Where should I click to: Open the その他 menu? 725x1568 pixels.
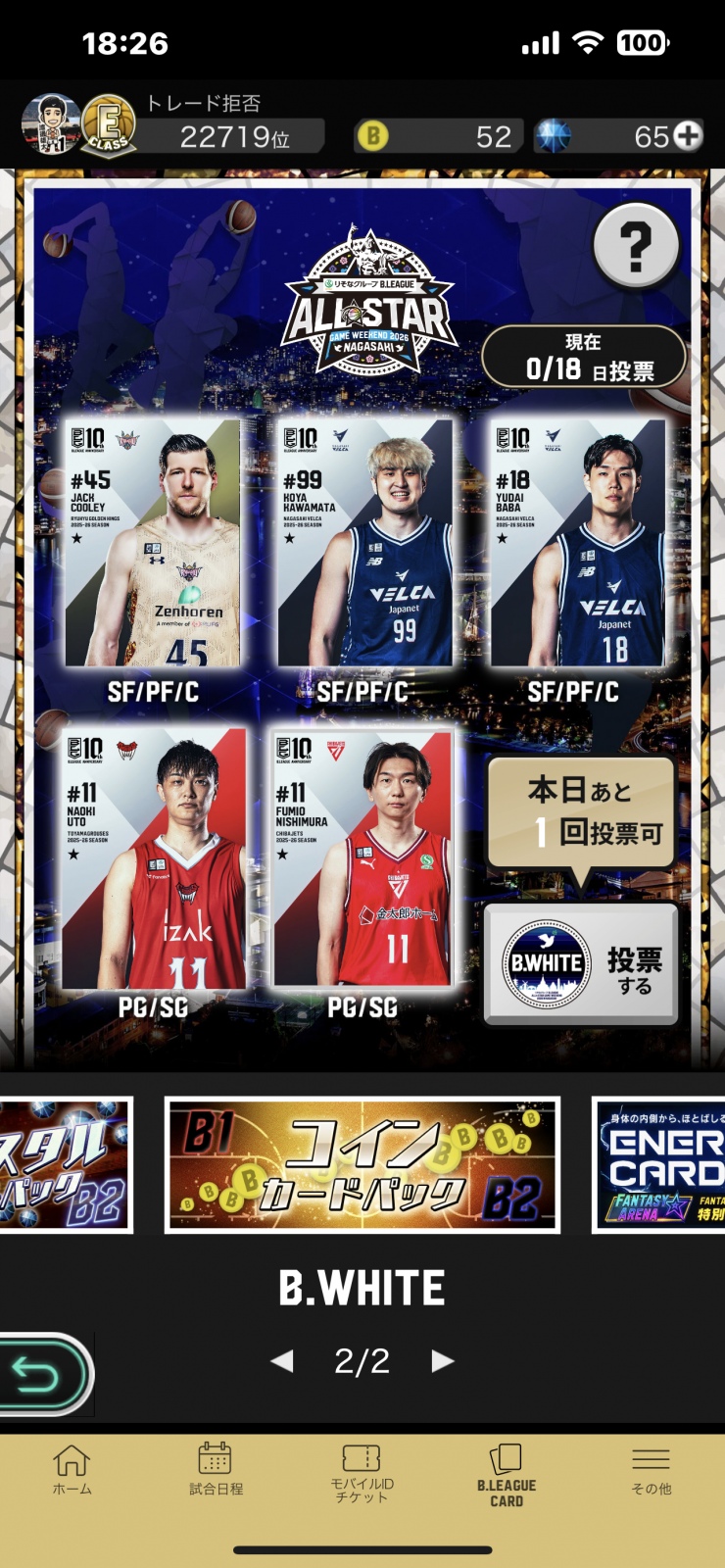[x=652, y=1471]
